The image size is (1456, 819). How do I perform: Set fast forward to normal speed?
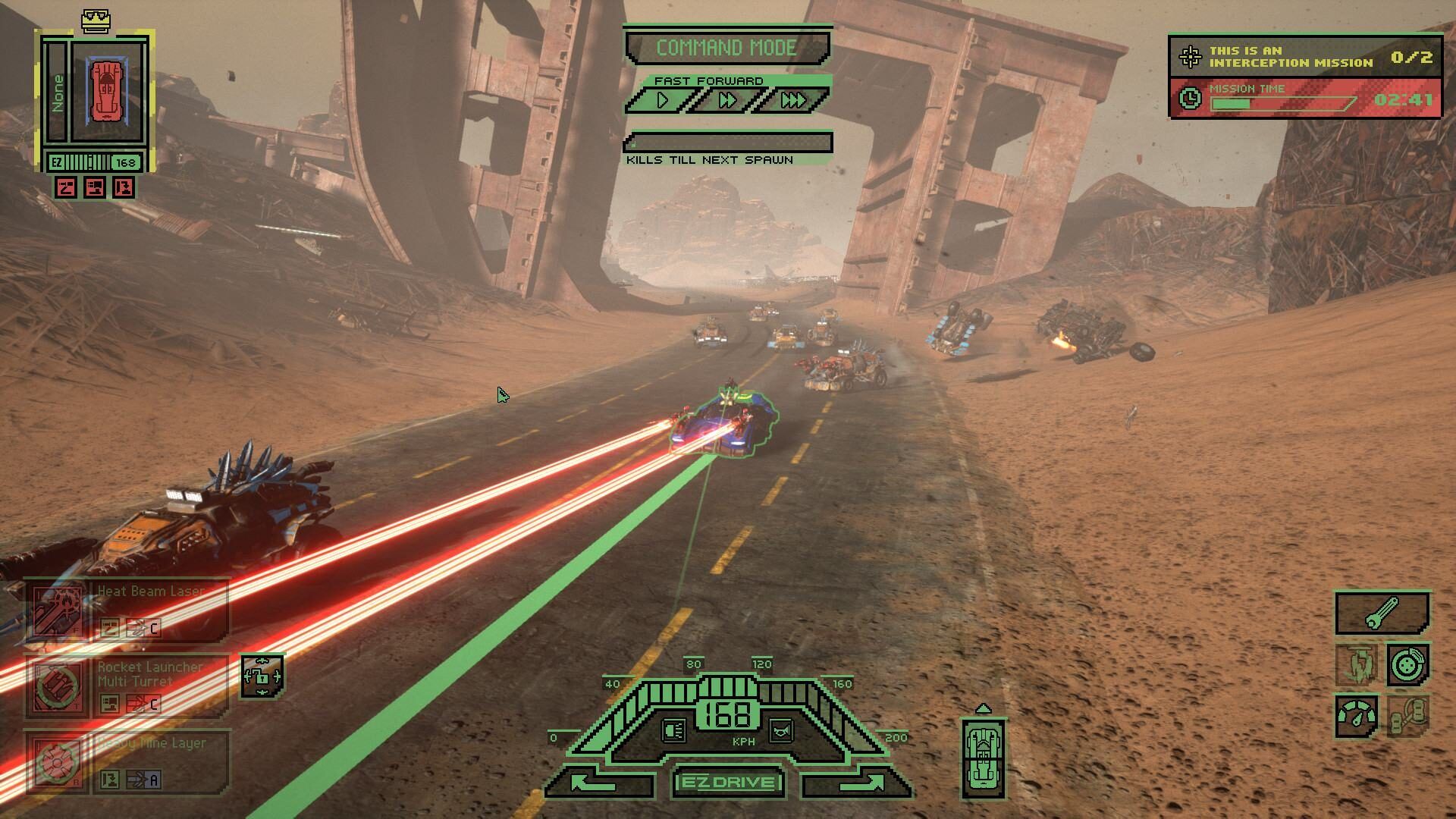pyautogui.click(x=663, y=100)
